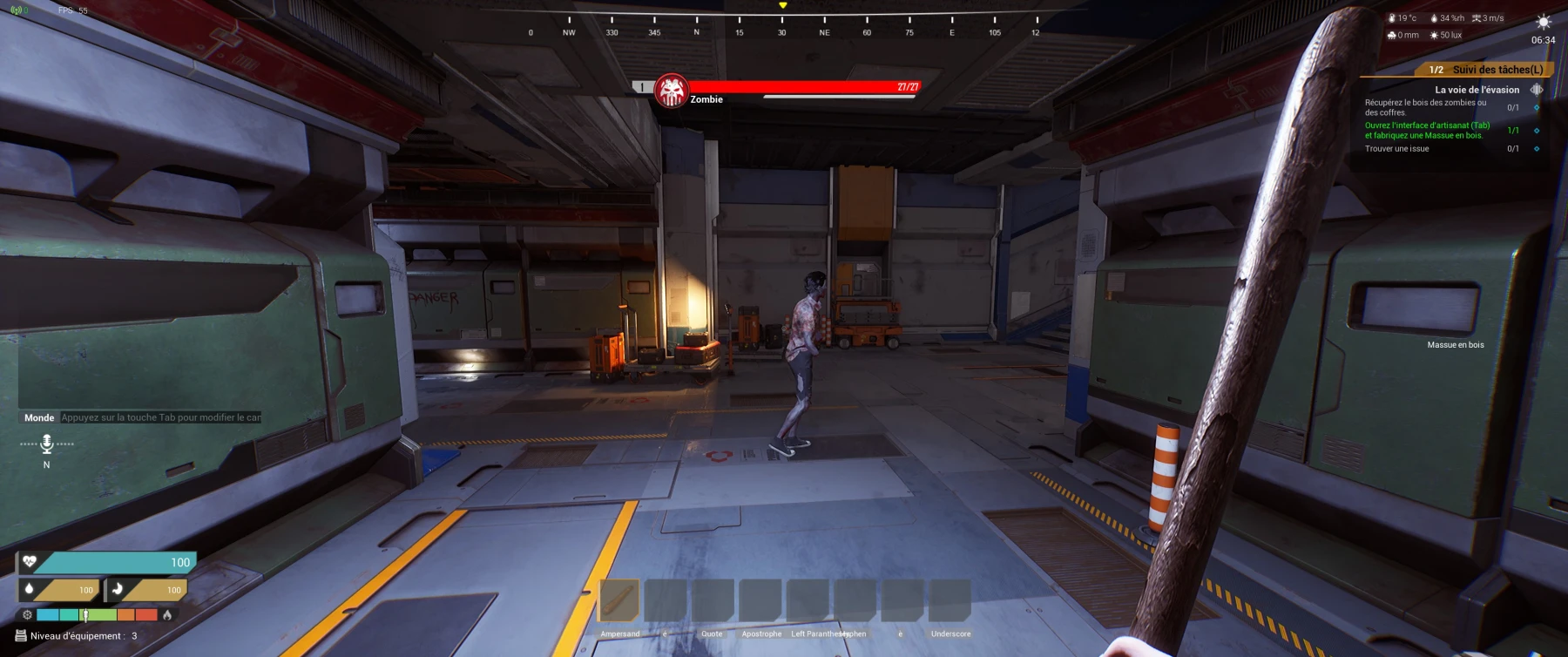Viewport: 1568px width, 657px height.
Task: Click the icon beside La voie de l'évasion
Action: pyautogui.click(x=1537, y=90)
